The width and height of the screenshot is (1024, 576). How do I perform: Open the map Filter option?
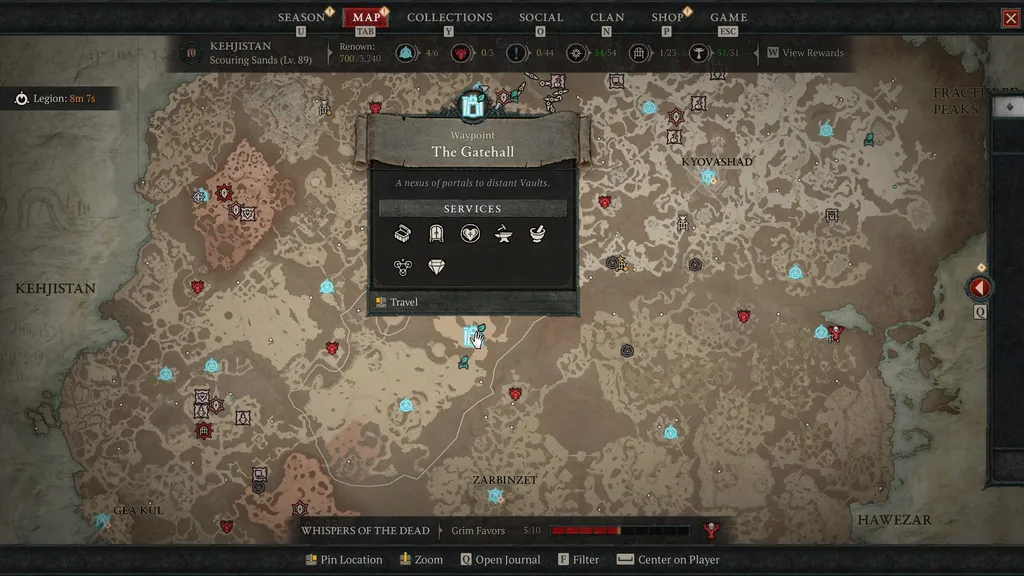579,560
